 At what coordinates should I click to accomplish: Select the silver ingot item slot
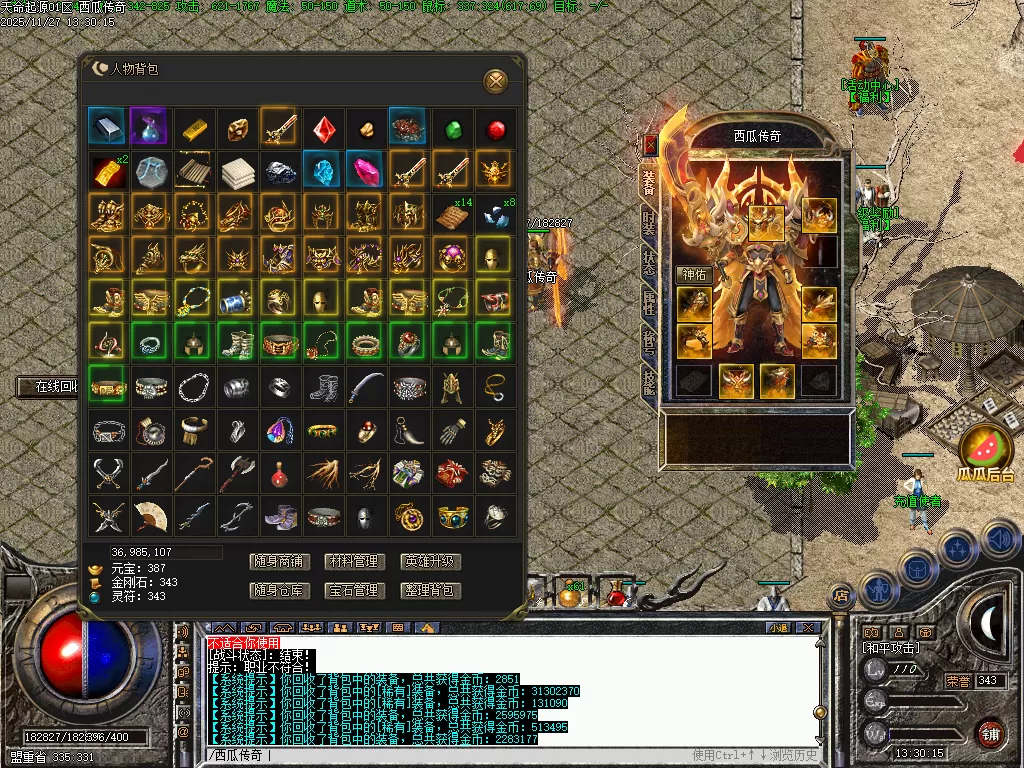click(106, 127)
